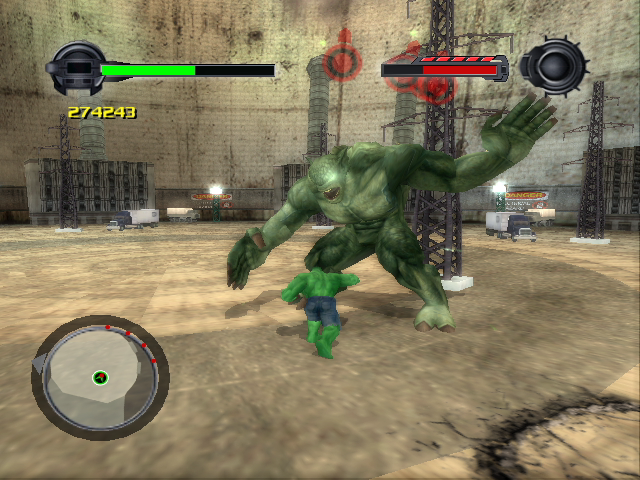Click the circular radar minimap
This screenshot has width=640, height=480.
[100, 377]
